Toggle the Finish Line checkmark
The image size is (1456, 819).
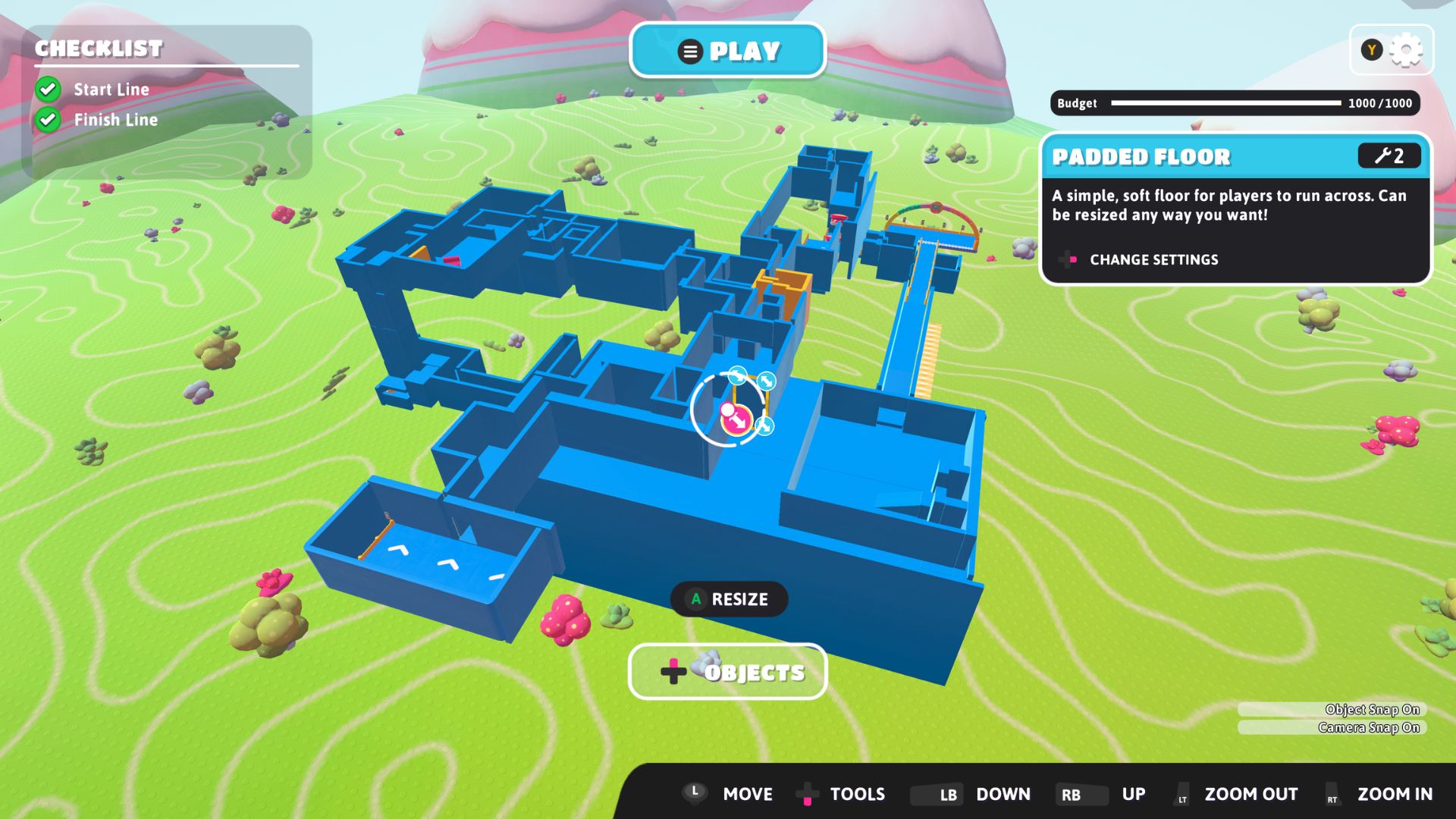point(48,119)
